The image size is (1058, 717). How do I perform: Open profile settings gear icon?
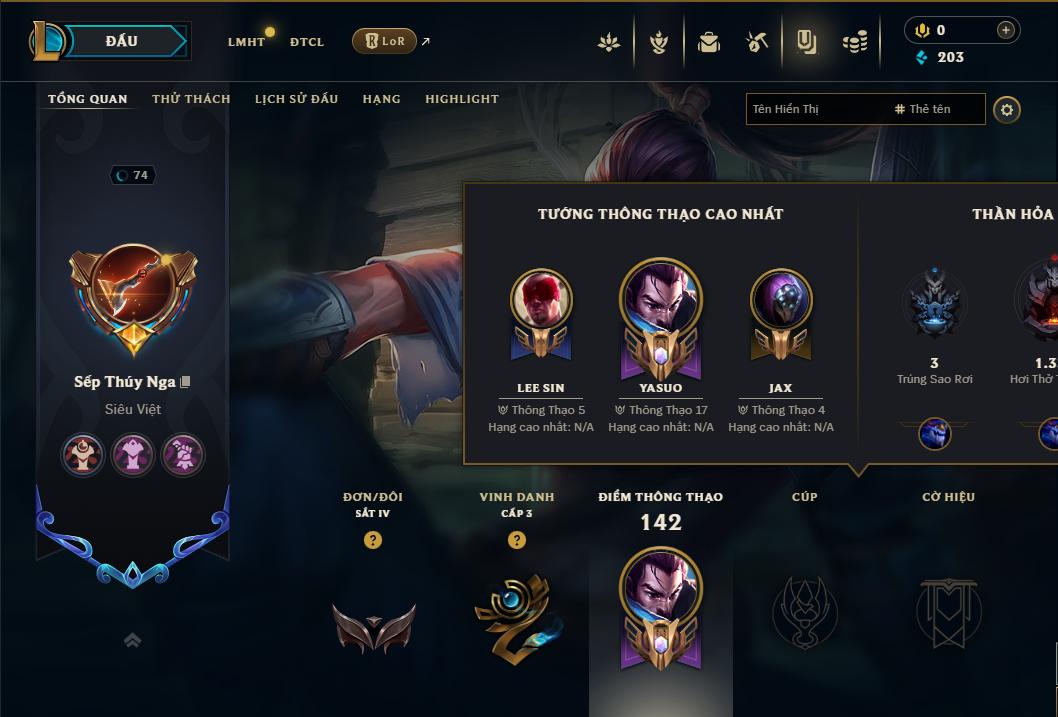pyautogui.click(x=1007, y=109)
